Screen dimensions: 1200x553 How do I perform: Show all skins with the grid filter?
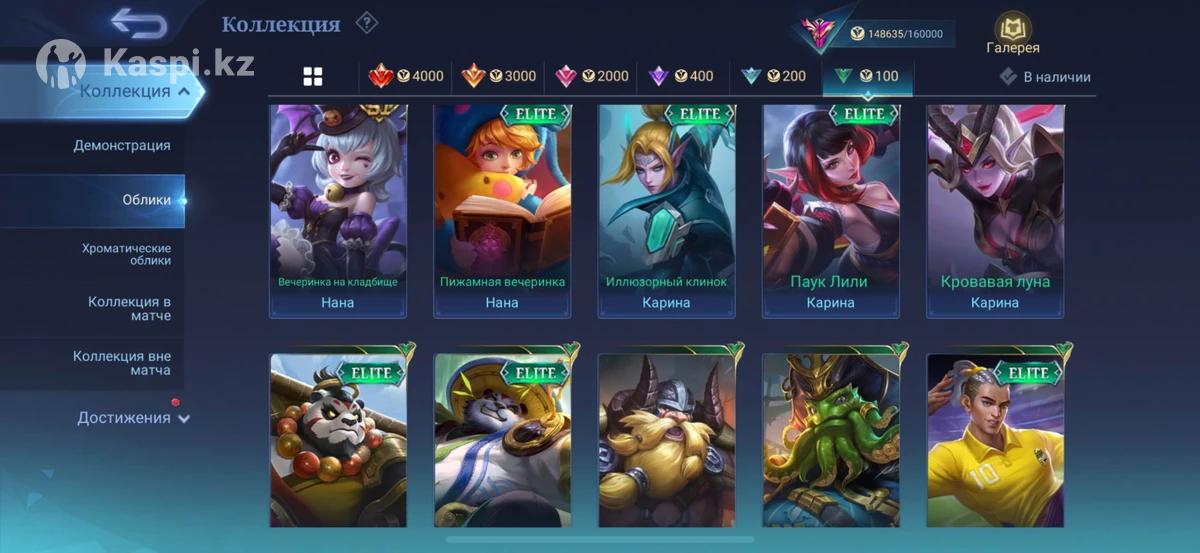tap(313, 77)
